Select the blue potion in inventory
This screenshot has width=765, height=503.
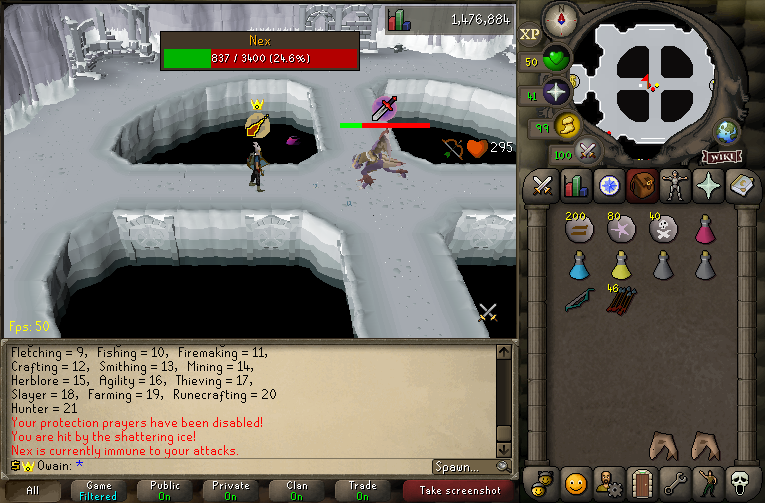578,264
